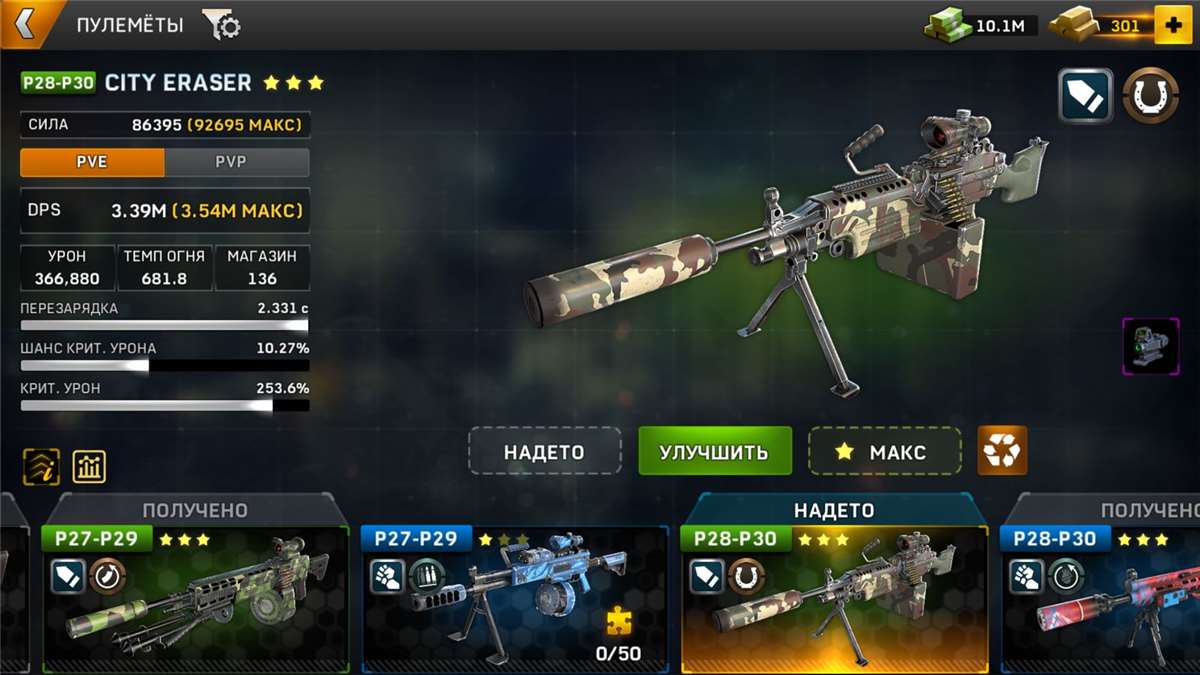Open the scope attachment slot
1200x675 pixels.
click(1150, 346)
